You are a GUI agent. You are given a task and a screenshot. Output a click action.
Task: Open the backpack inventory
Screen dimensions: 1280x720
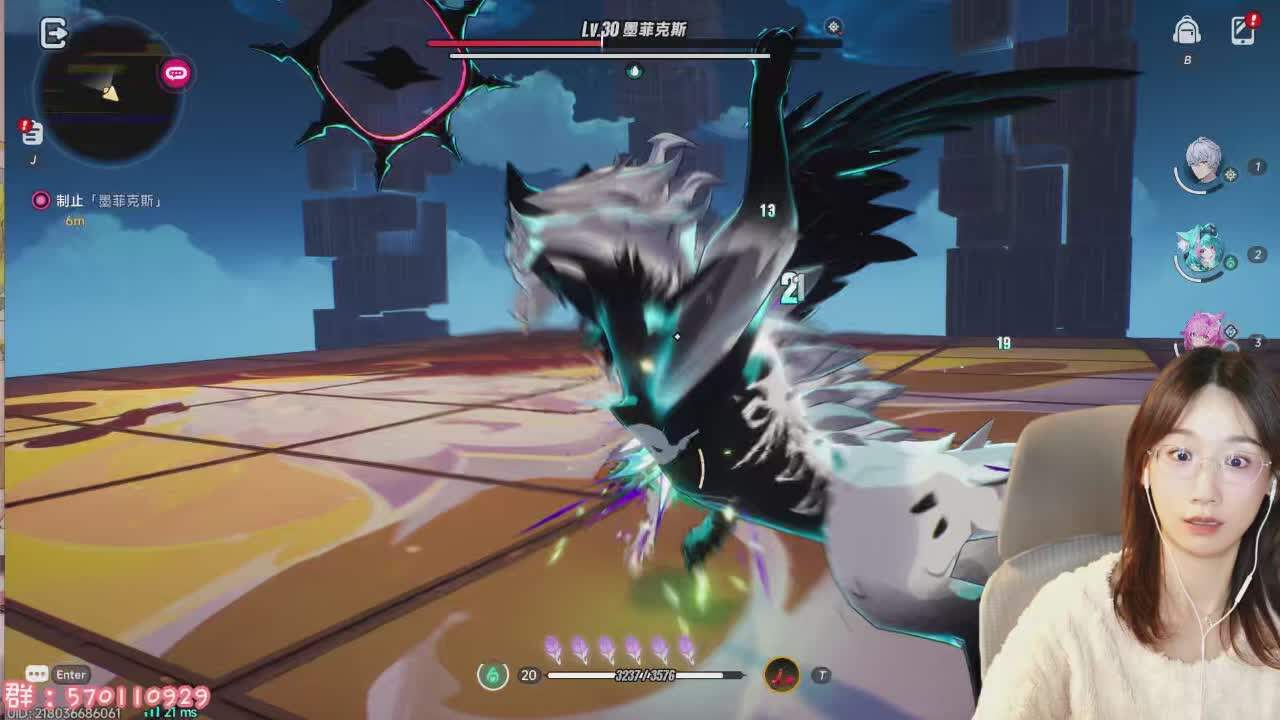click(1187, 31)
